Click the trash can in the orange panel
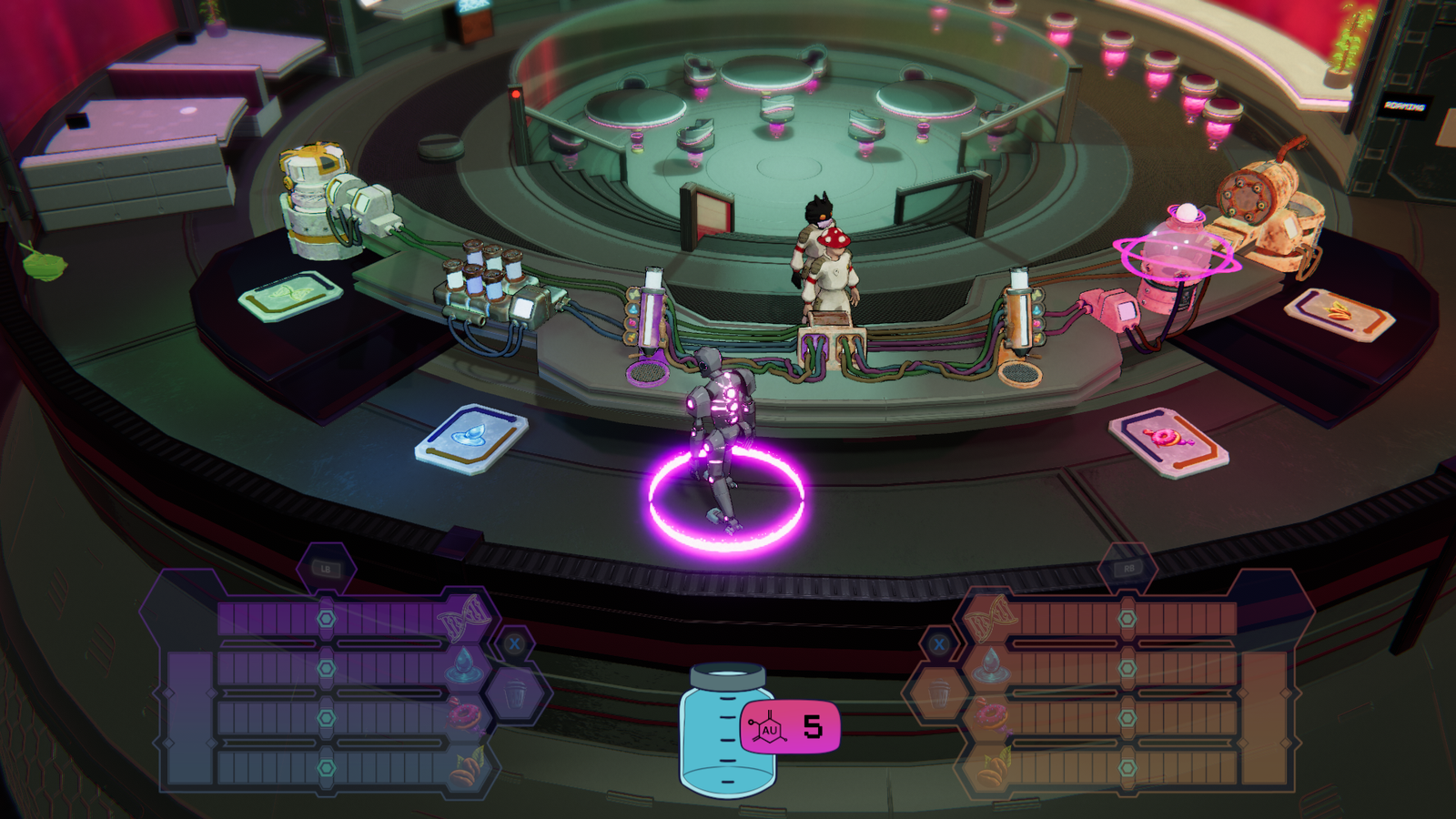 (x=940, y=694)
